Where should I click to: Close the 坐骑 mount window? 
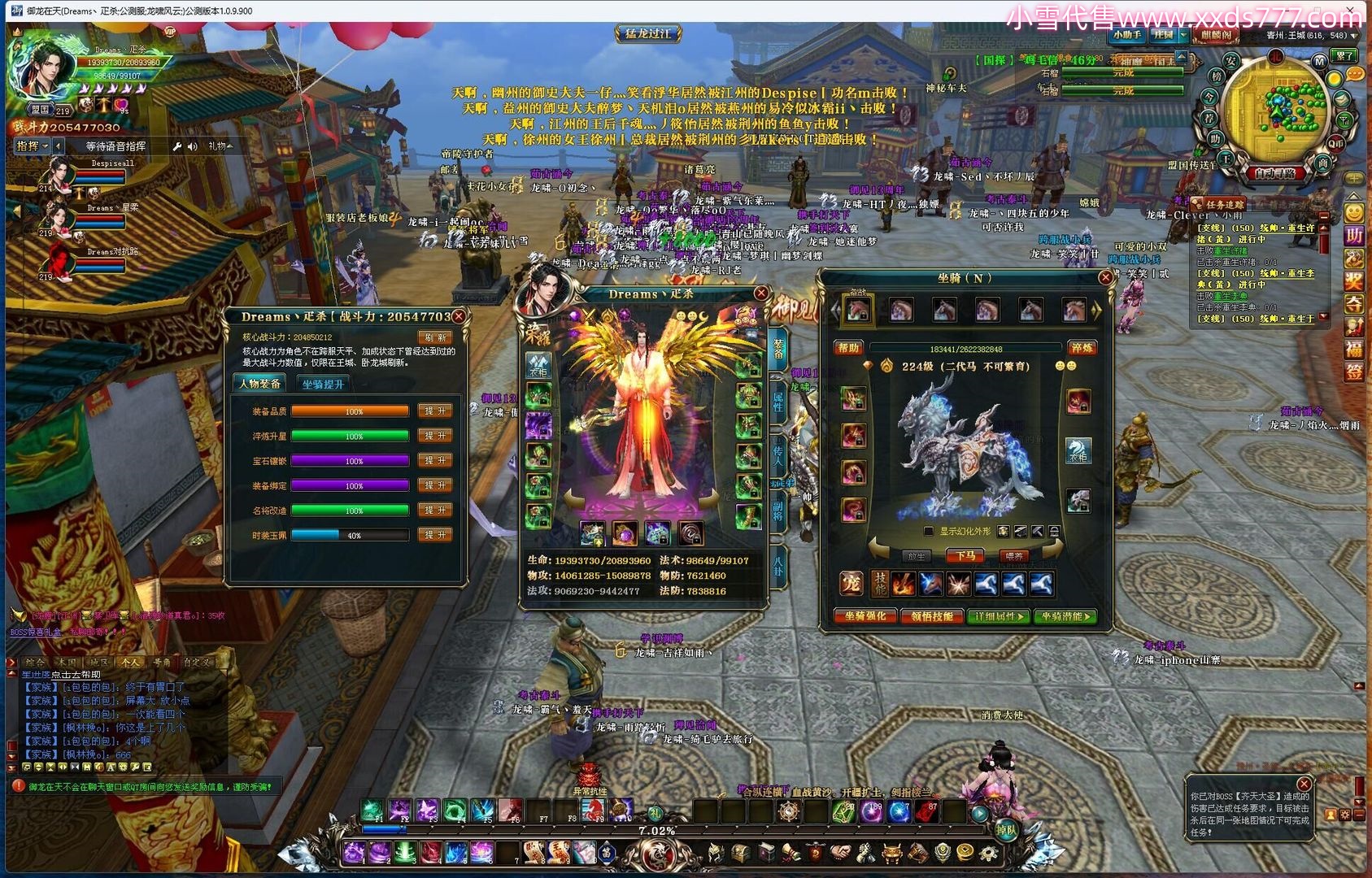[1104, 278]
